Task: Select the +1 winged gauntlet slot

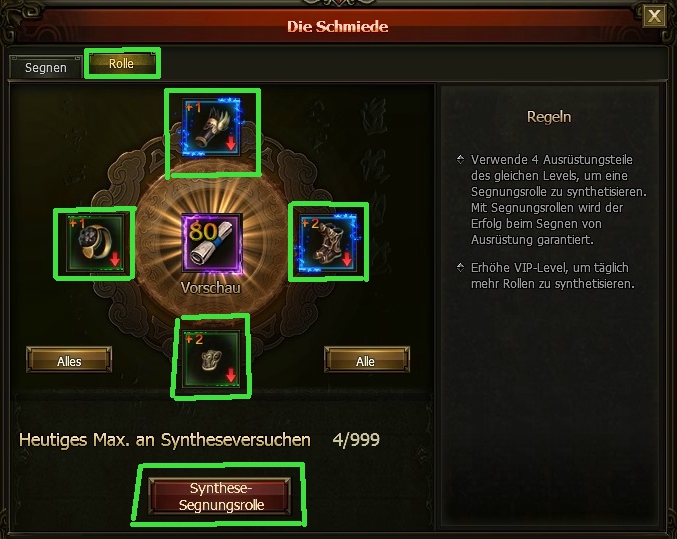Action: [212, 130]
